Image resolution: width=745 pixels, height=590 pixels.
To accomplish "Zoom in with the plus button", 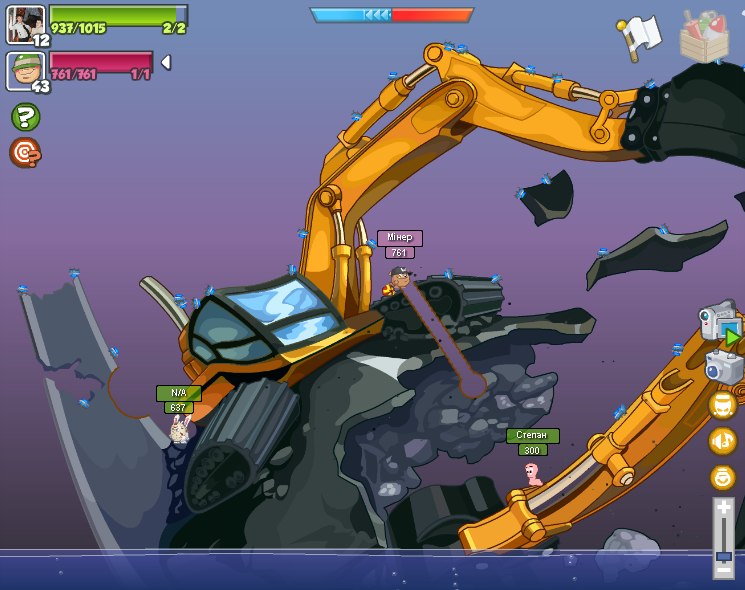I will click(x=723, y=508).
